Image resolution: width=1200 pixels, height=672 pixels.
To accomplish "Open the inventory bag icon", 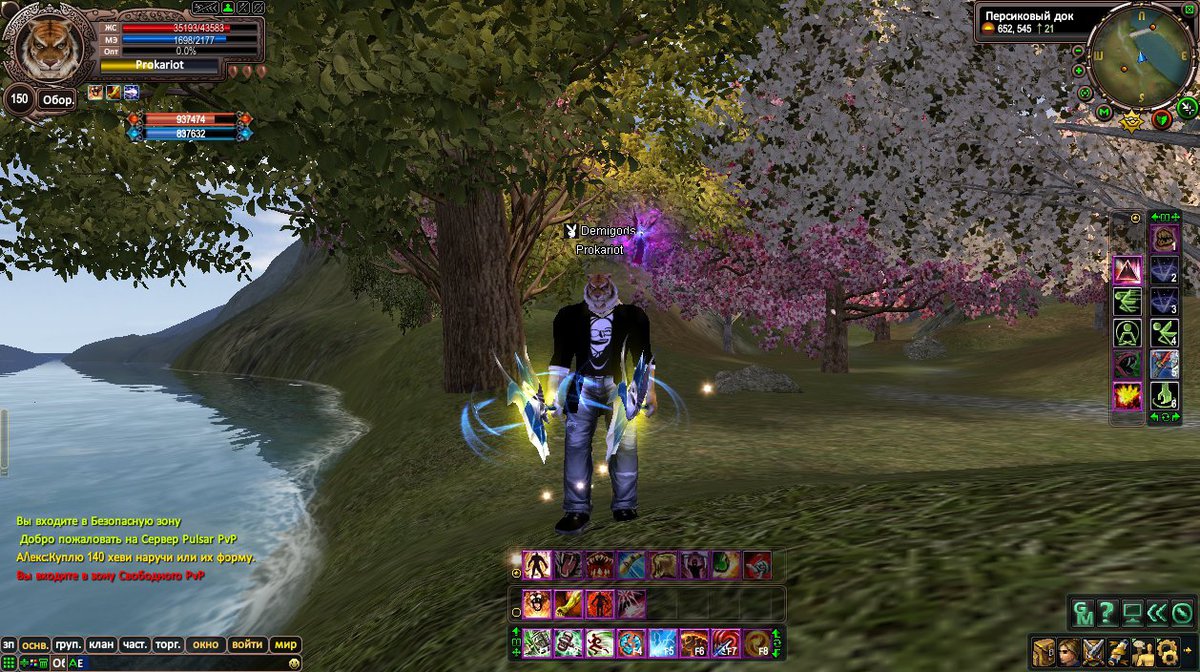I will pos(1043,651).
